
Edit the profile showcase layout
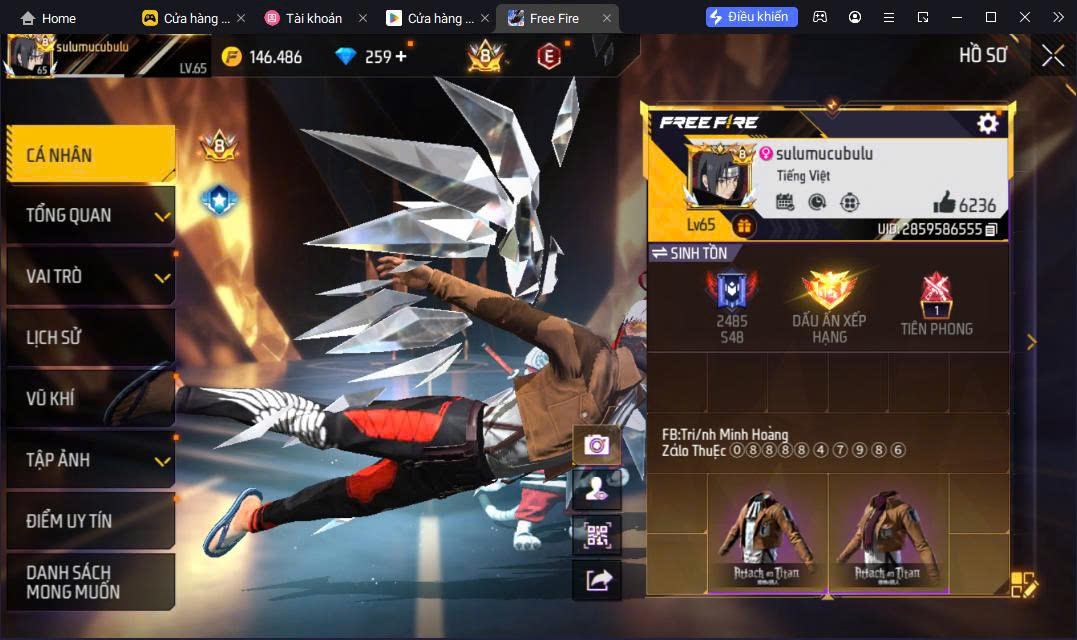[1024, 585]
